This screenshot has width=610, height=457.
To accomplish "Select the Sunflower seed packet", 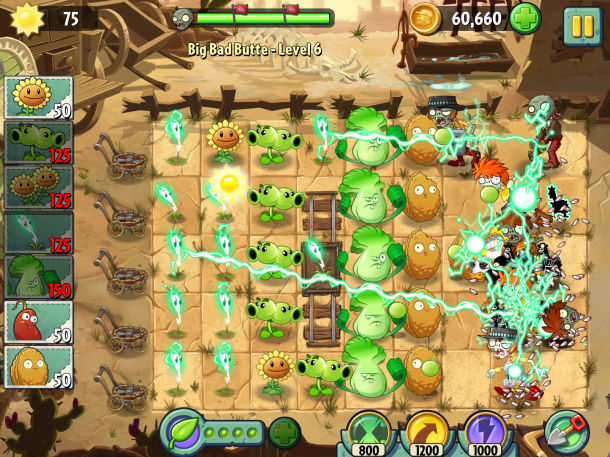I will pos(39,97).
